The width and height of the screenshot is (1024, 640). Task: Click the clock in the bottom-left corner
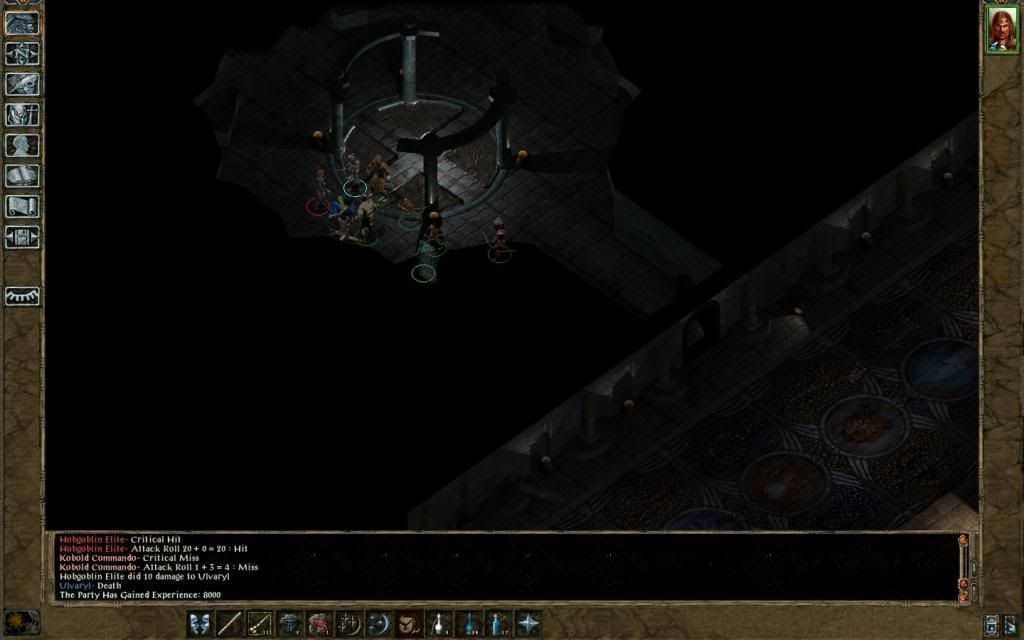pyautogui.click(x=21, y=621)
